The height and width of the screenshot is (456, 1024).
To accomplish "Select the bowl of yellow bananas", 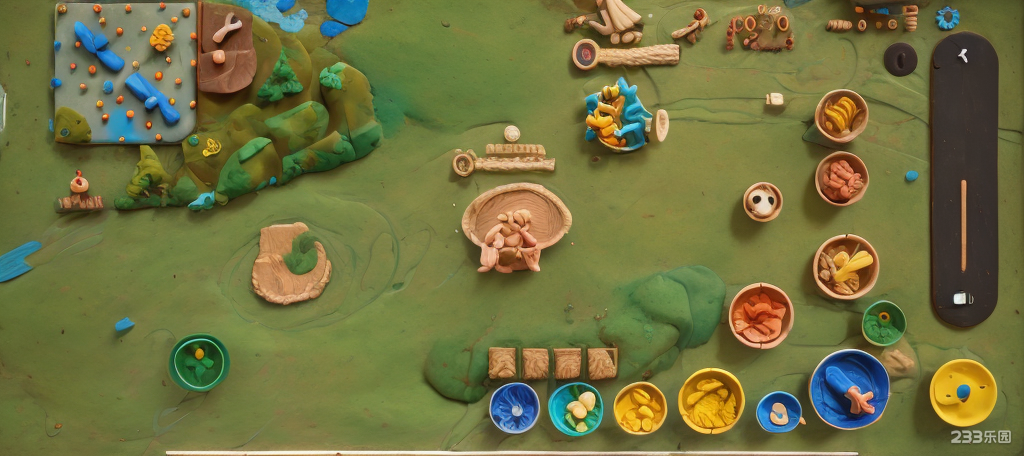I will click(841, 116).
